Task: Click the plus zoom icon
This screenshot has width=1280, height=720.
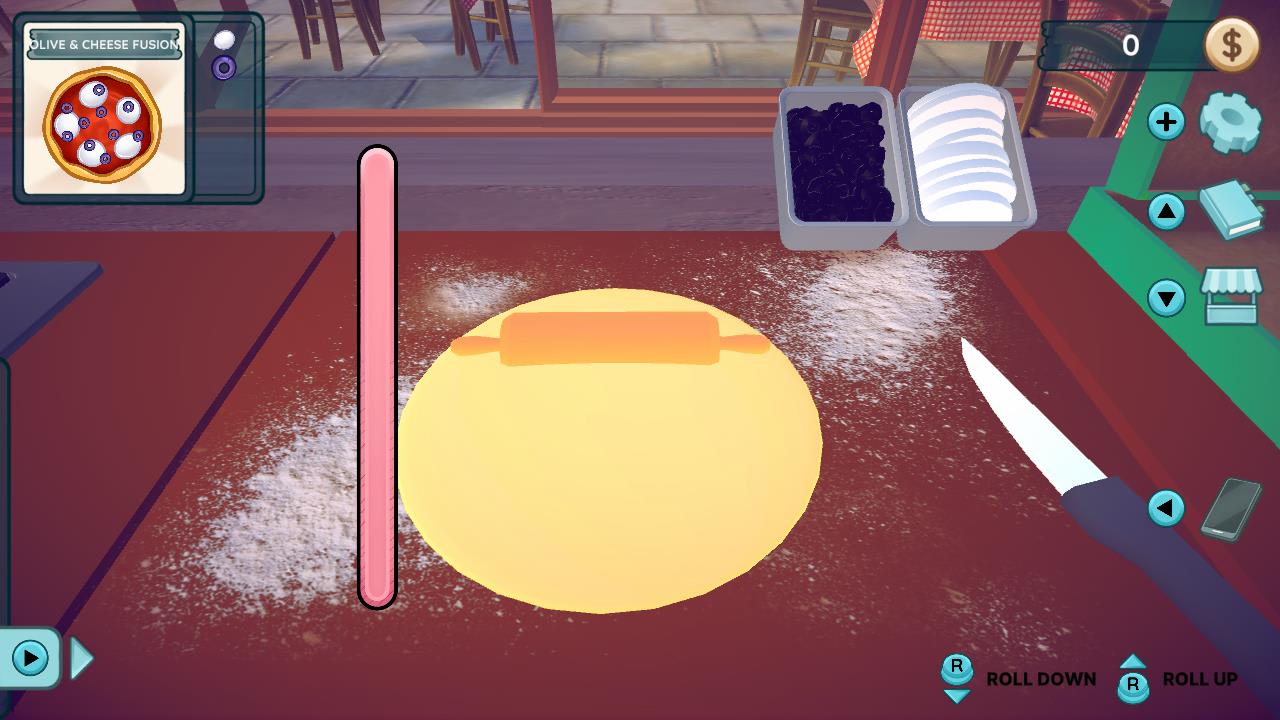Action: click(1165, 122)
